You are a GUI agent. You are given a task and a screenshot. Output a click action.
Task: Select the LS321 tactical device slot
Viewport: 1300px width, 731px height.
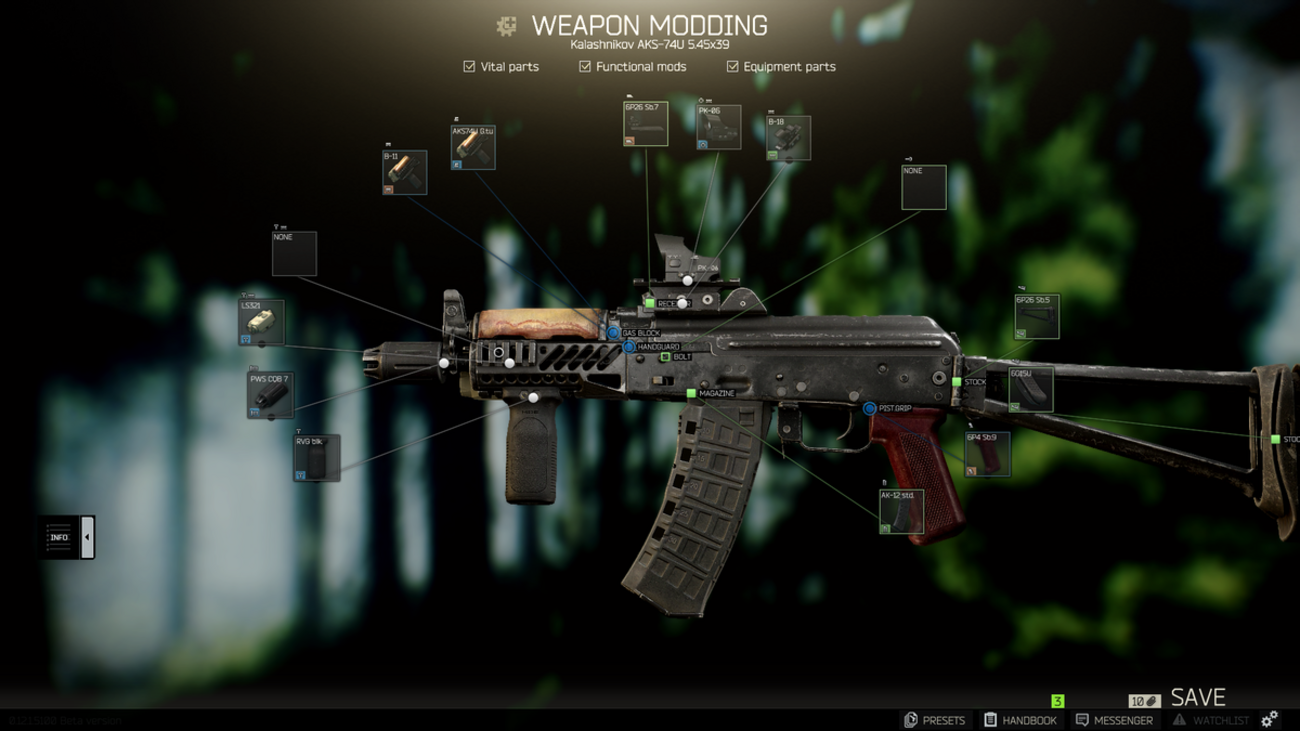click(x=261, y=322)
